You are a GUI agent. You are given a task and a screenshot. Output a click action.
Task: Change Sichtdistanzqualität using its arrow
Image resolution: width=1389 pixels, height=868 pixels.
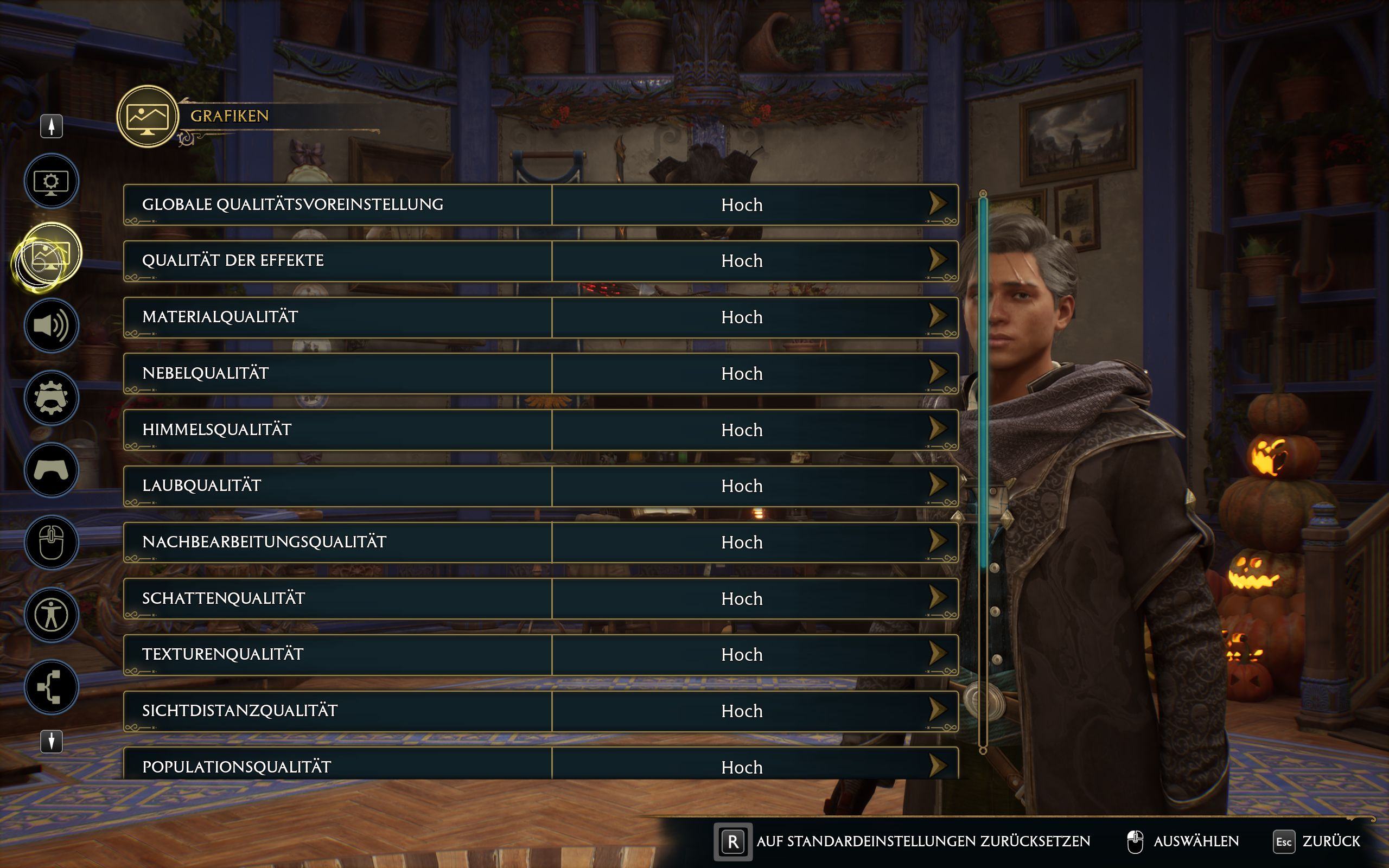(x=937, y=710)
